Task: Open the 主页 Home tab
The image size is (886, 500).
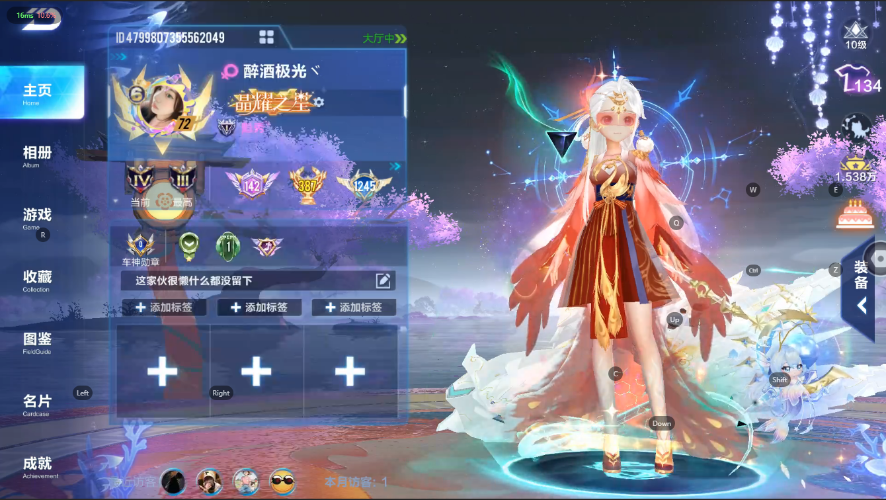Action: (x=38, y=92)
